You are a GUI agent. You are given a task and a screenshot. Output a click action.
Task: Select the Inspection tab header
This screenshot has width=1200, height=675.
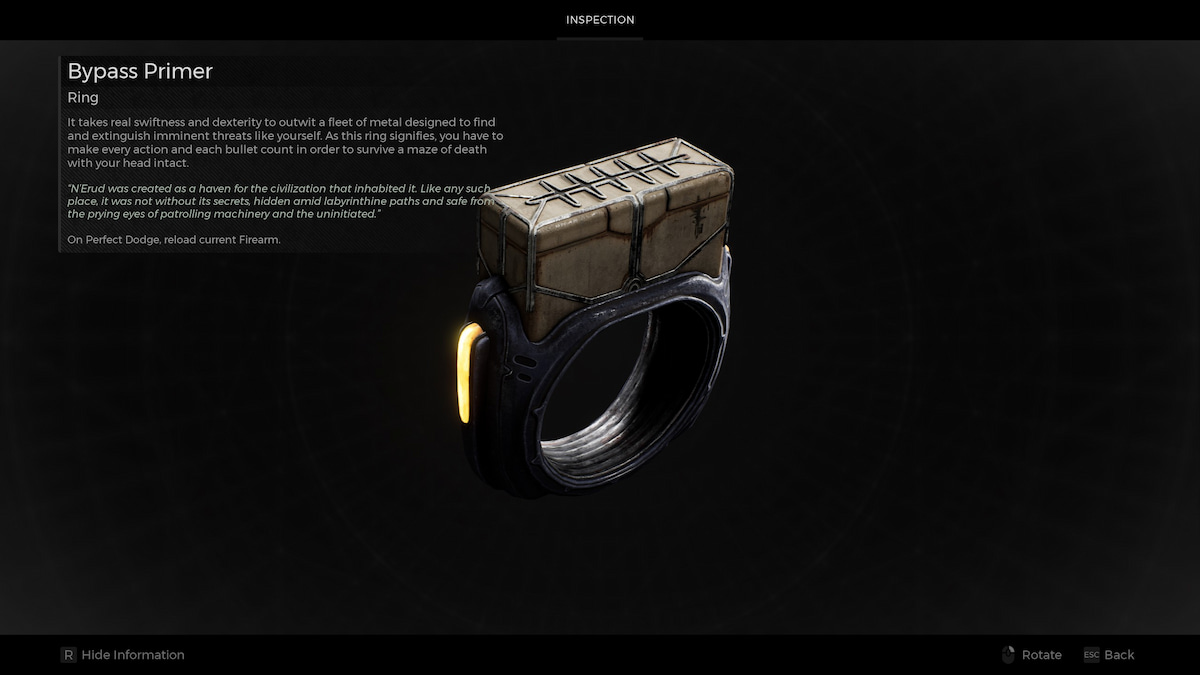click(x=600, y=20)
